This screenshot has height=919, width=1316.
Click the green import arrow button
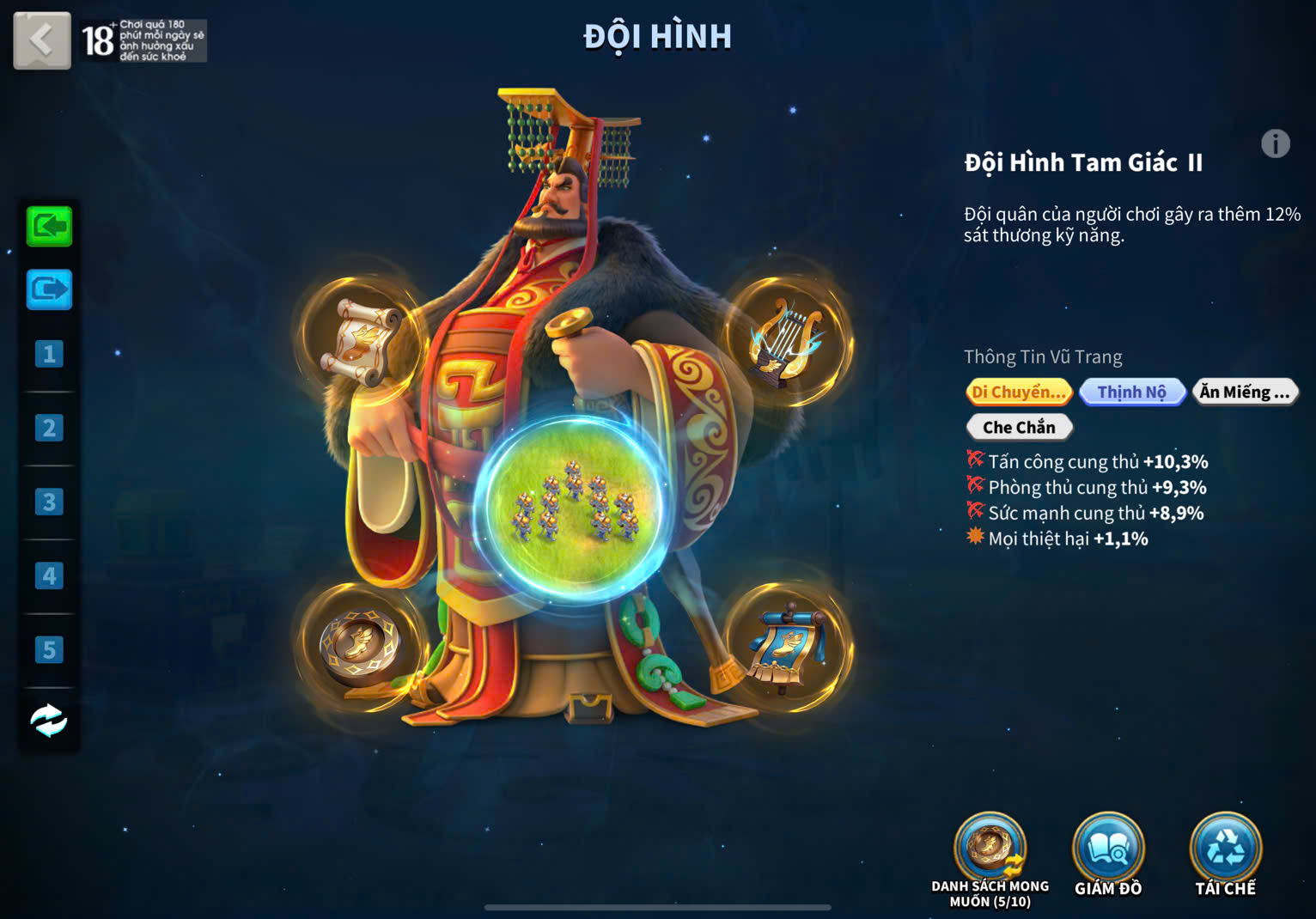click(49, 227)
